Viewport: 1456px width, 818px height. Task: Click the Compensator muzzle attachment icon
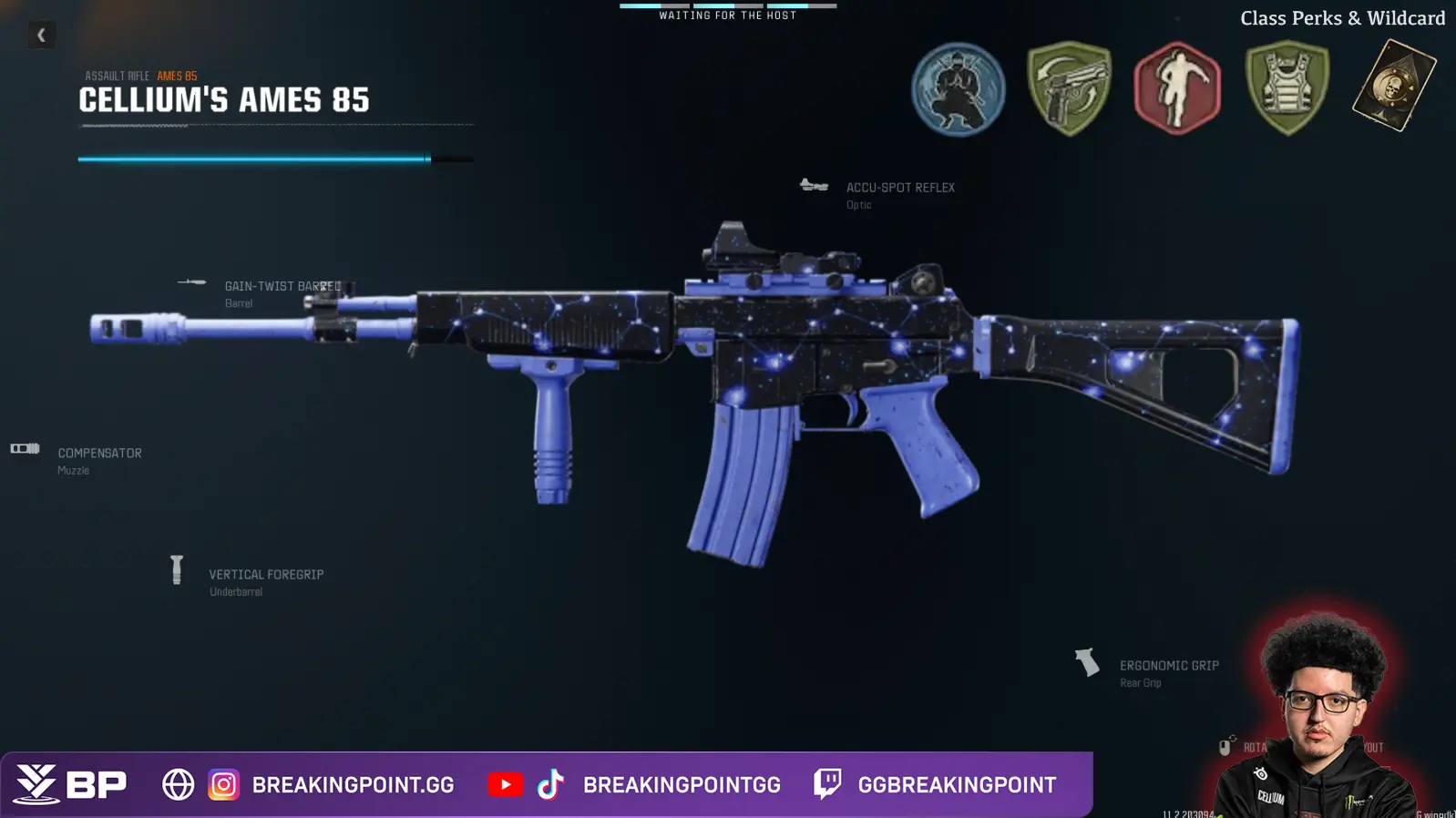(x=25, y=448)
